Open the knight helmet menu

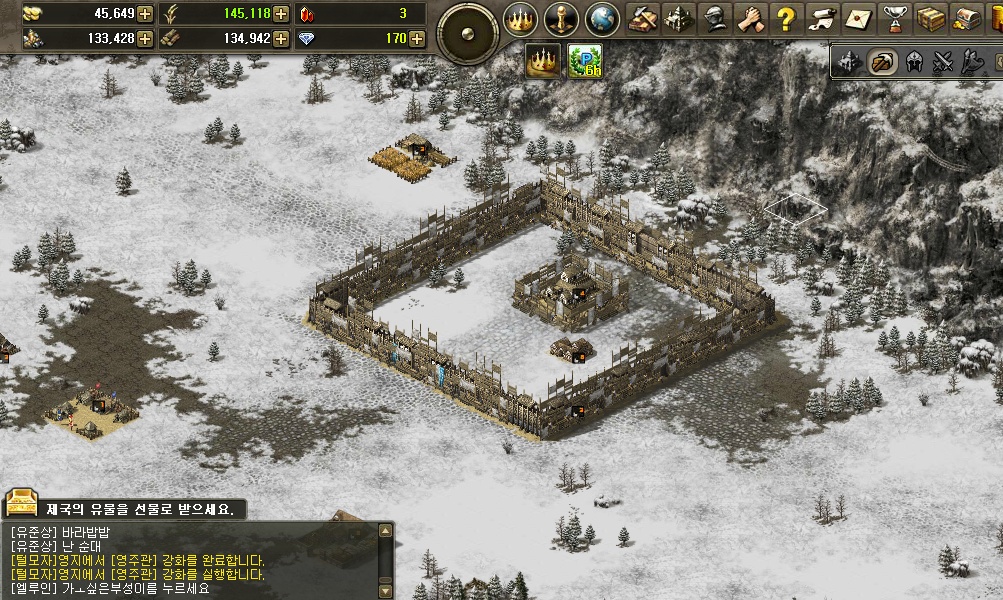pos(714,18)
